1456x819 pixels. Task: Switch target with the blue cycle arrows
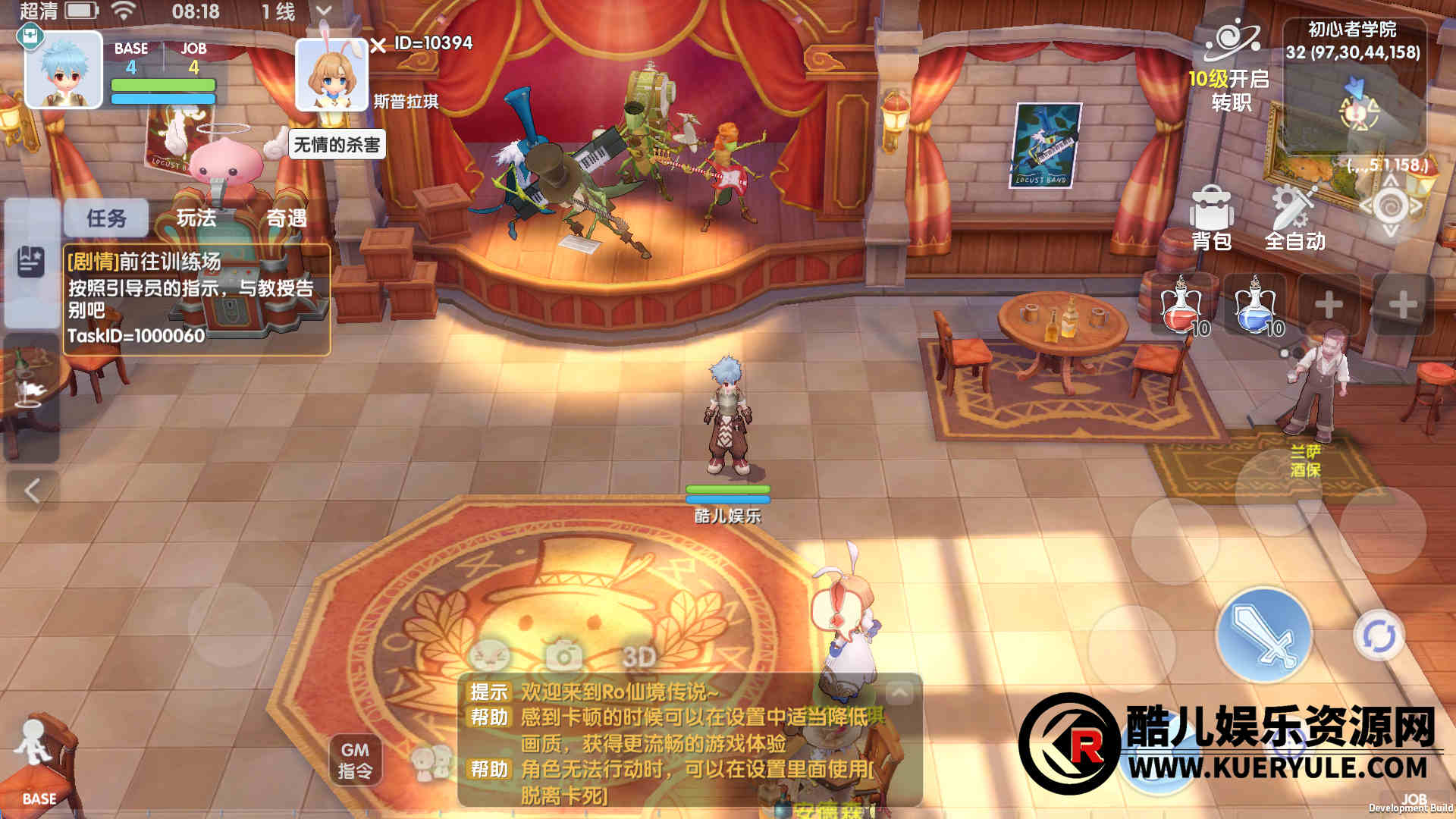tap(1379, 635)
